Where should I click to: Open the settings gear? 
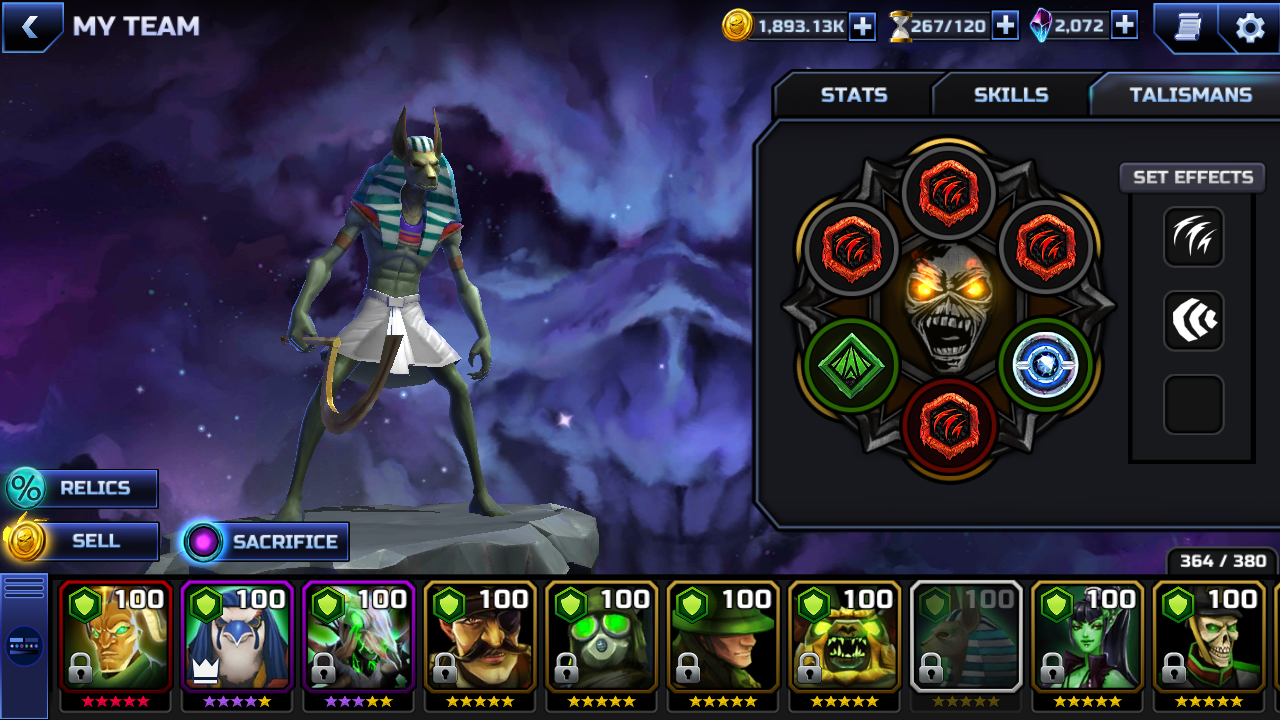point(1250,27)
